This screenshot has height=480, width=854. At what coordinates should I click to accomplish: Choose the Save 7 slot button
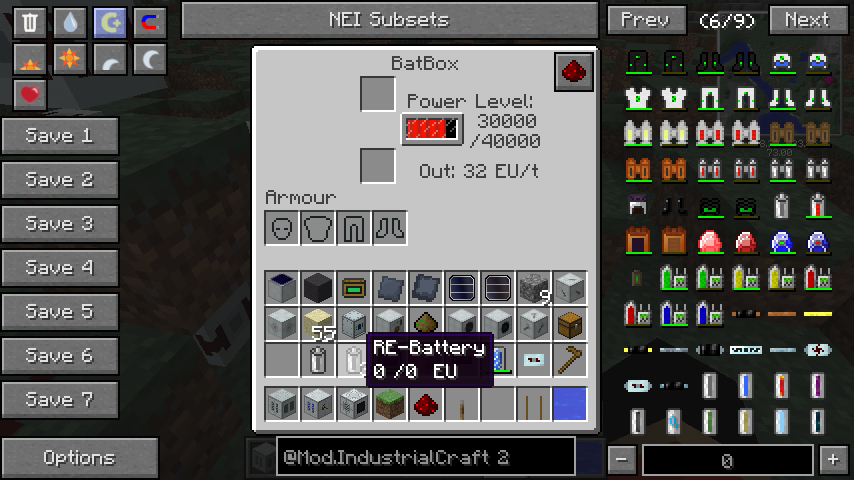pyautogui.click(x=60, y=400)
